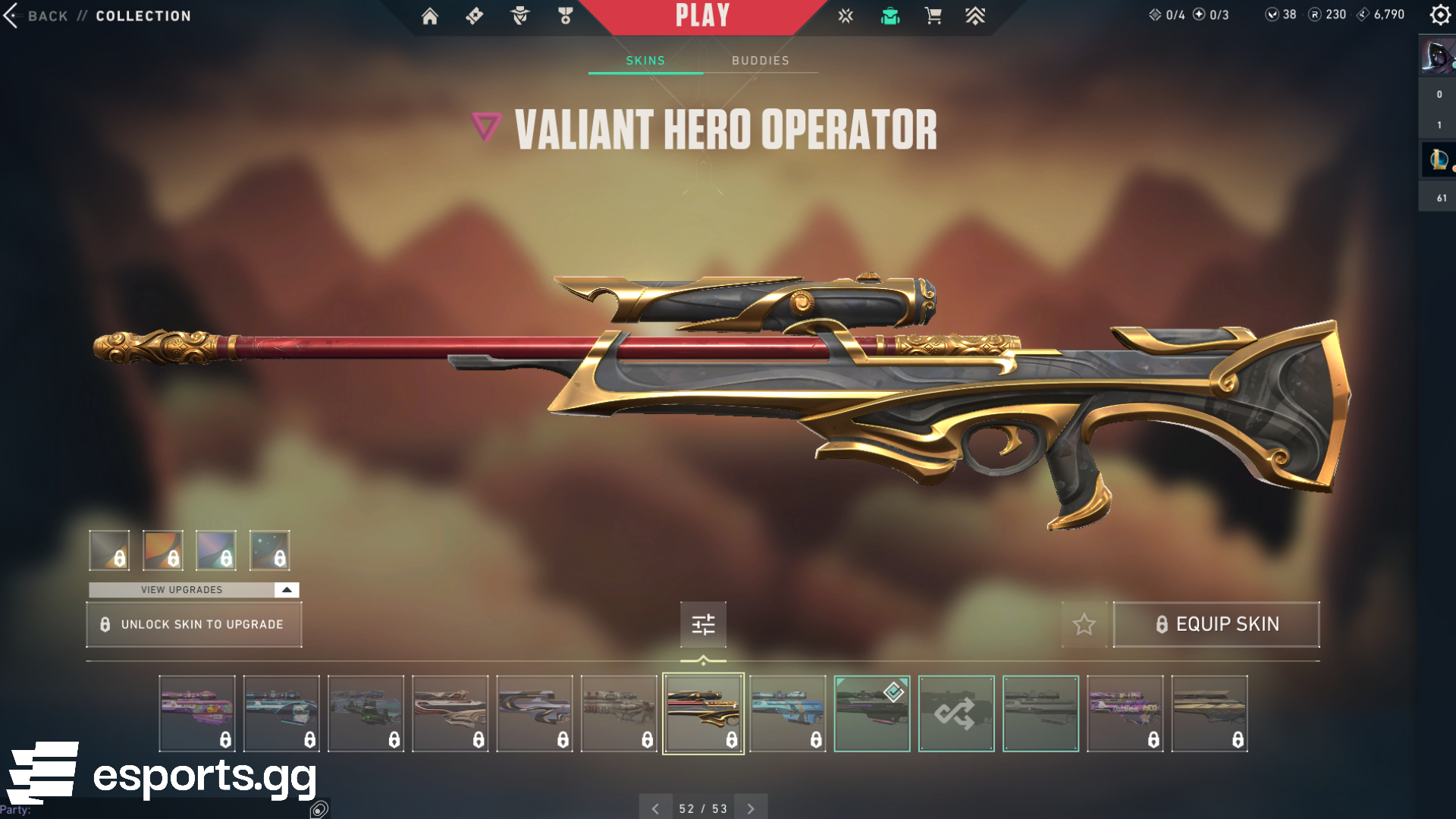Select the Valiant Hero Operator thumbnail
This screenshot has height=819, width=1456.
(703, 714)
